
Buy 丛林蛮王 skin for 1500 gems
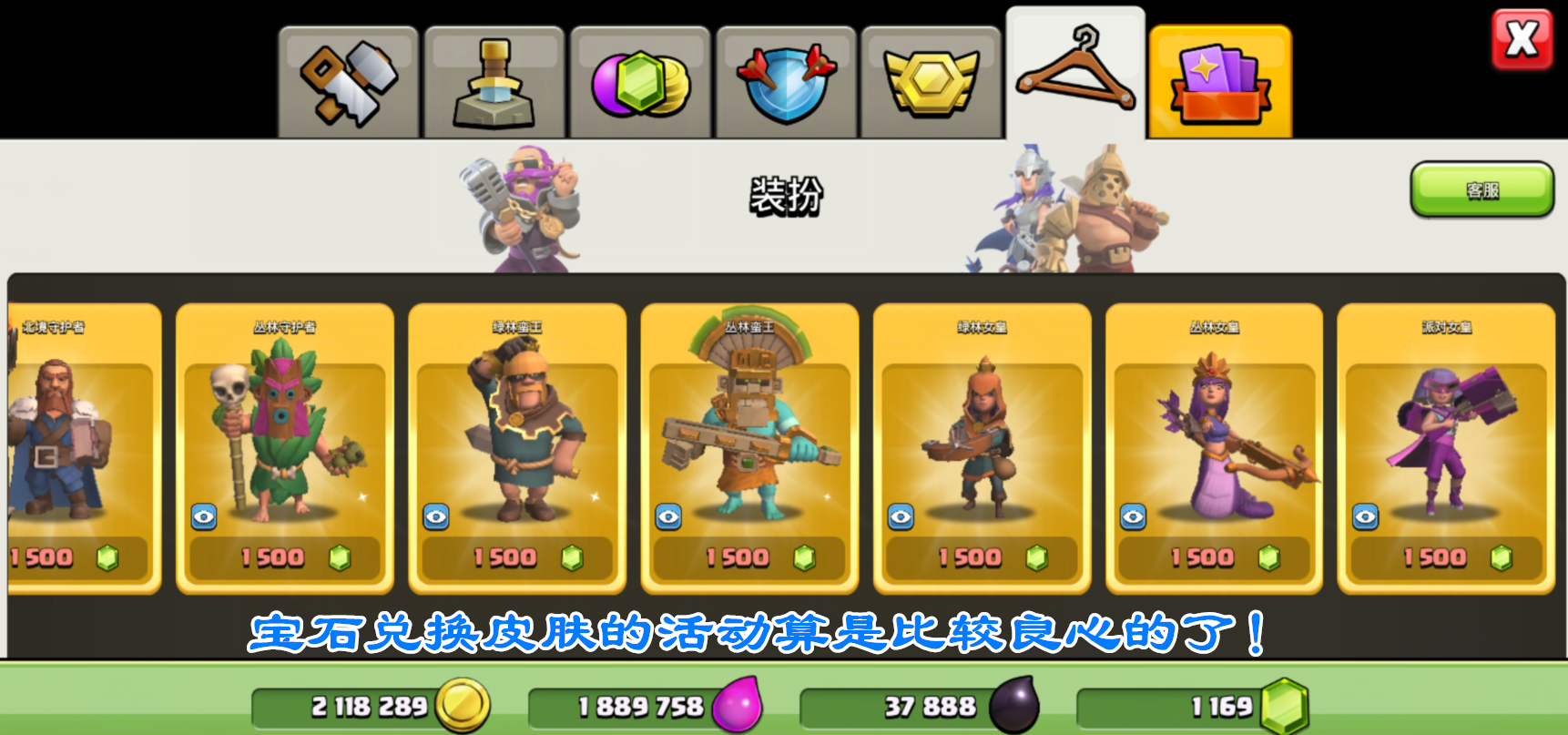click(749, 557)
